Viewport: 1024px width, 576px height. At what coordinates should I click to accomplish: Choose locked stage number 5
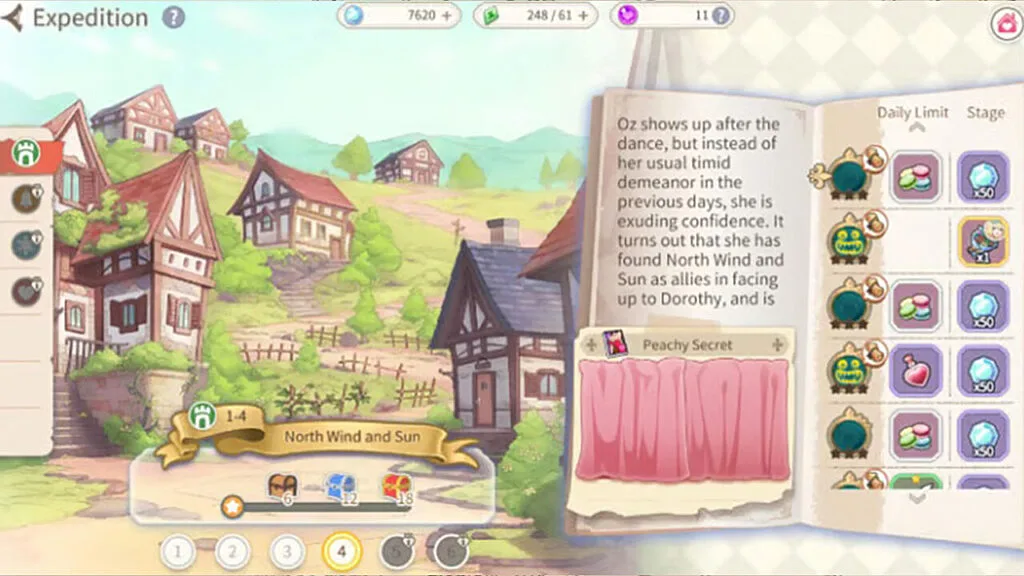click(396, 550)
